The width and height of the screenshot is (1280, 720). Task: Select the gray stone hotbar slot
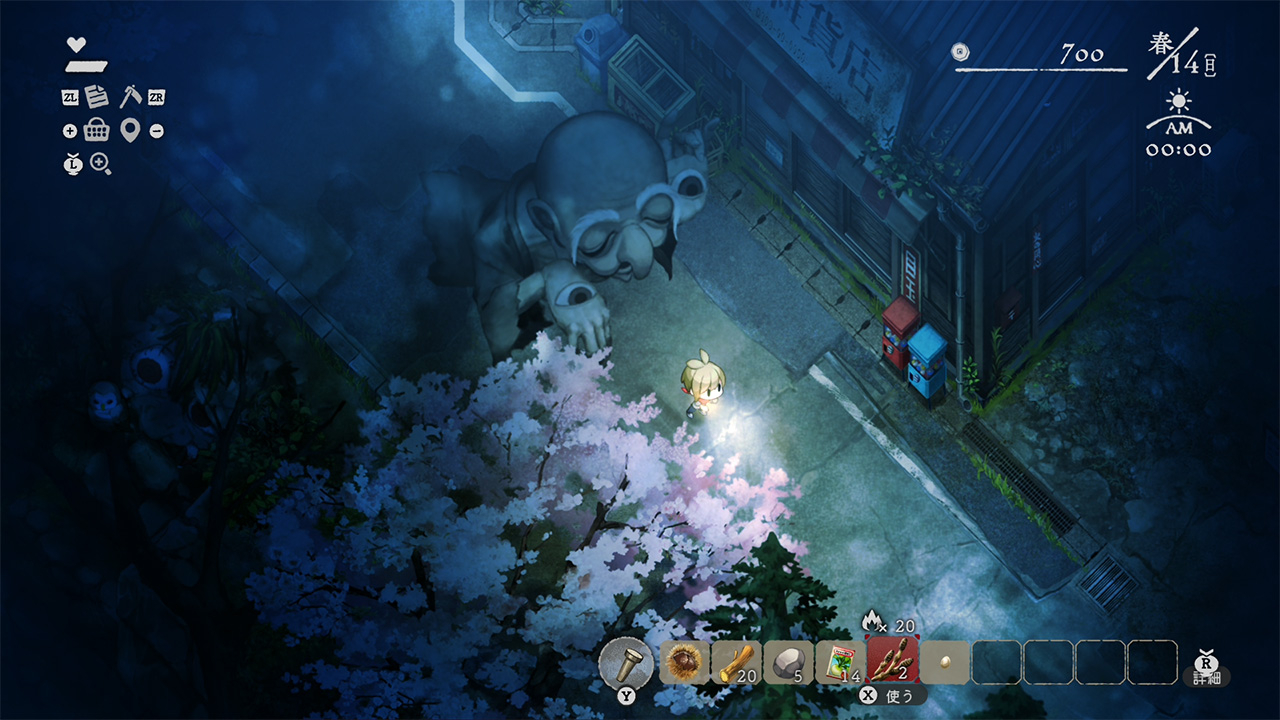pyautogui.click(x=789, y=662)
